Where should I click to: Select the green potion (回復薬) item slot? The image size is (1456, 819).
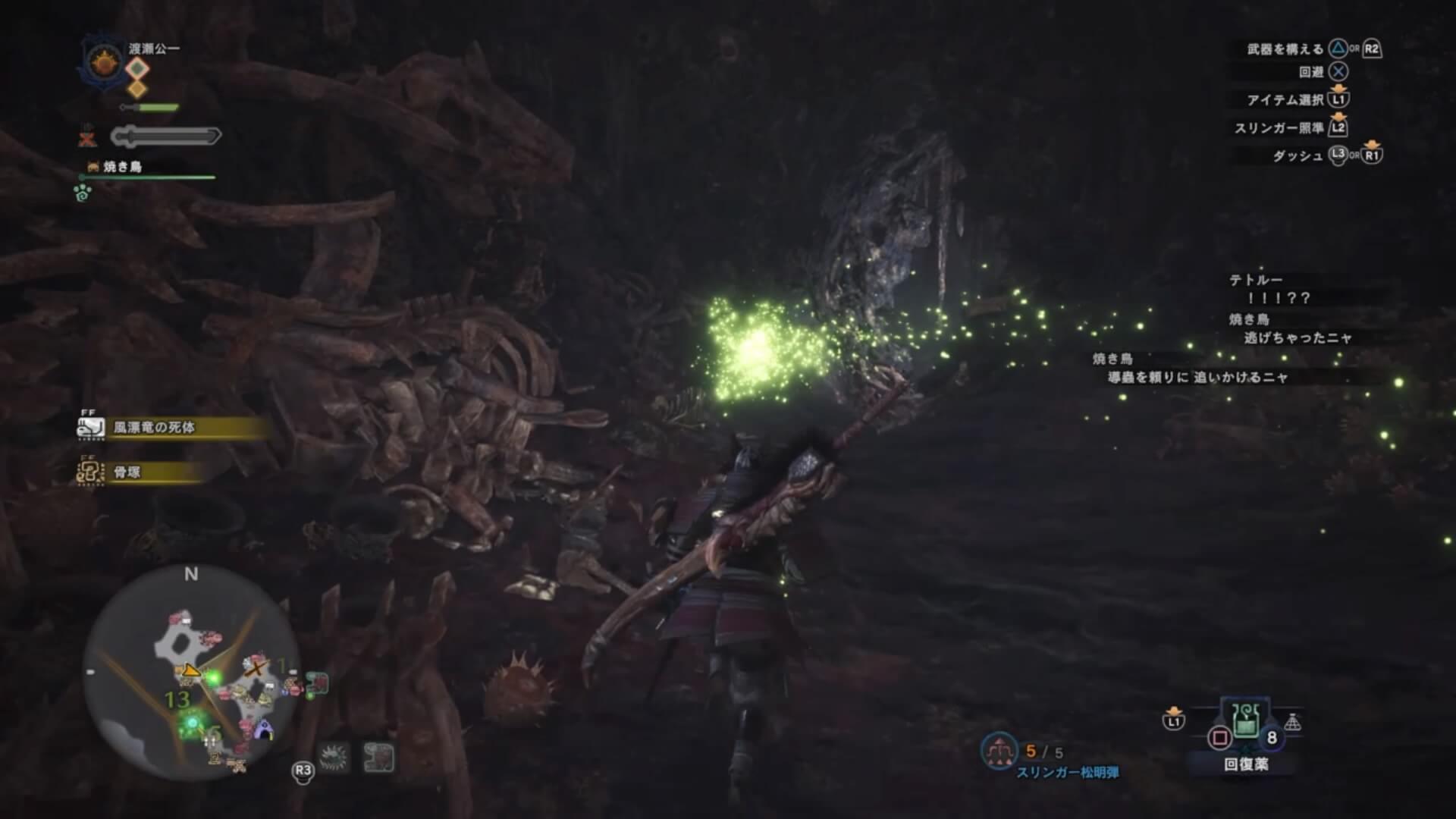1245,720
